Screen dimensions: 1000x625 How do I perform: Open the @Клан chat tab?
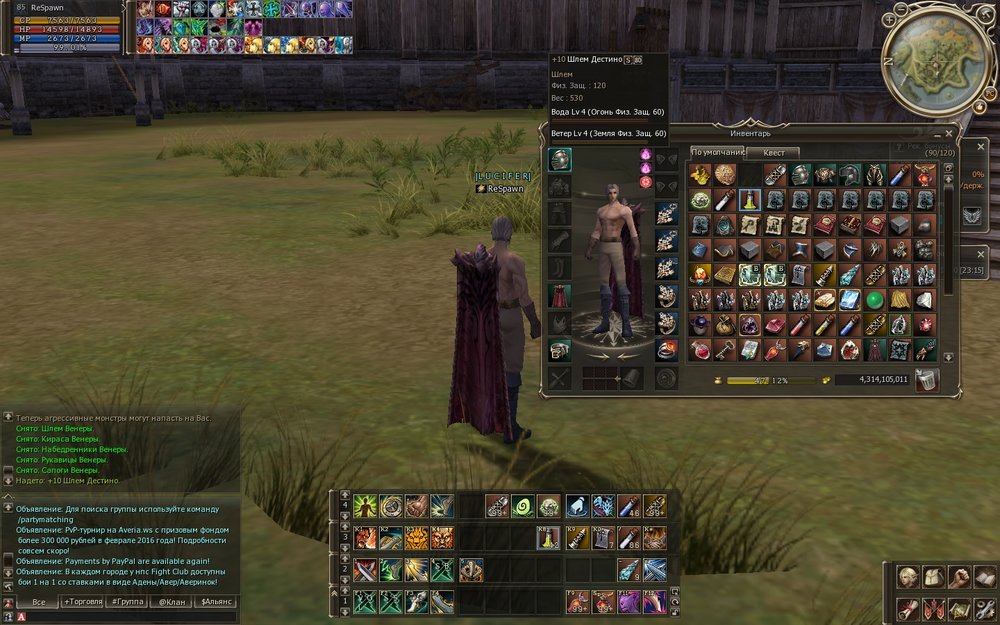point(174,601)
